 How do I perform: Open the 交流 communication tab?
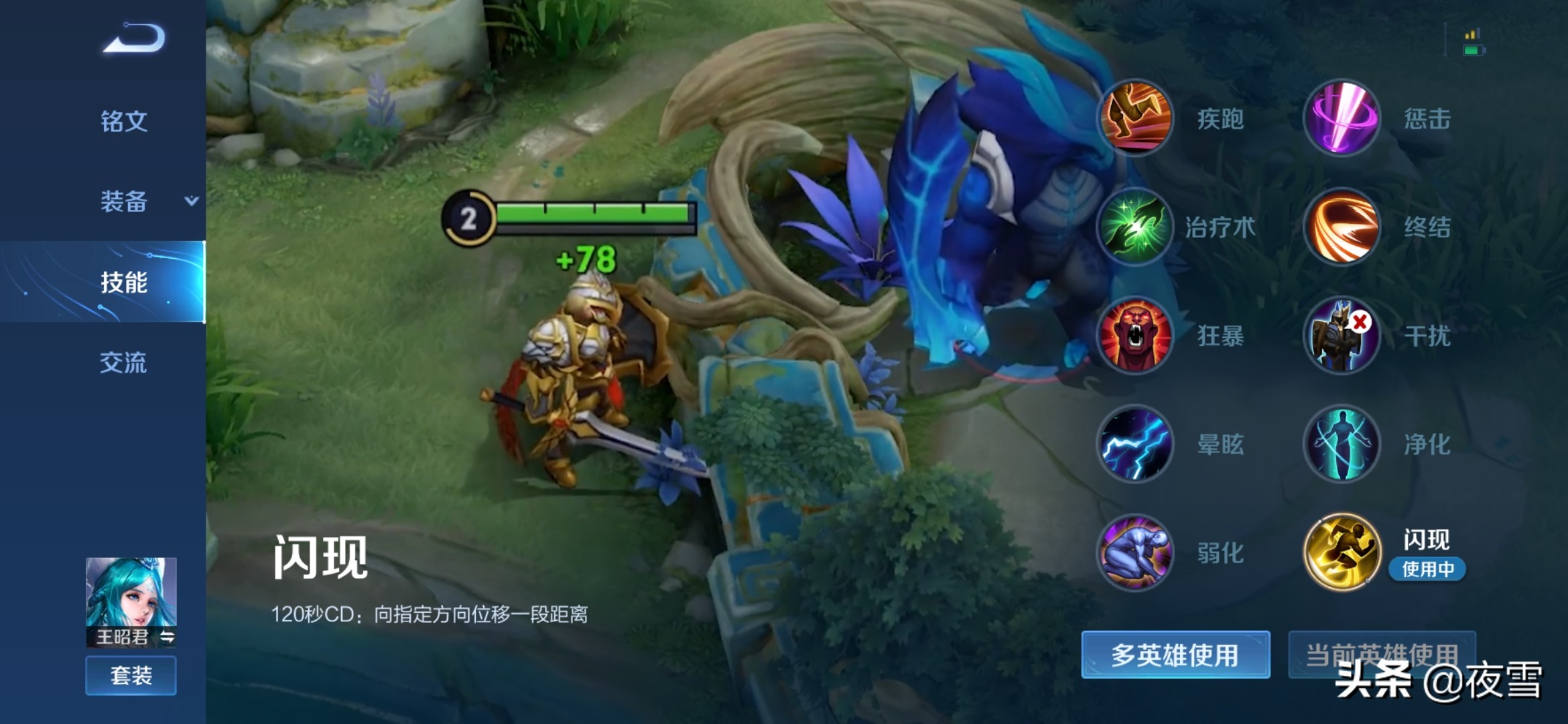(124, 363)
